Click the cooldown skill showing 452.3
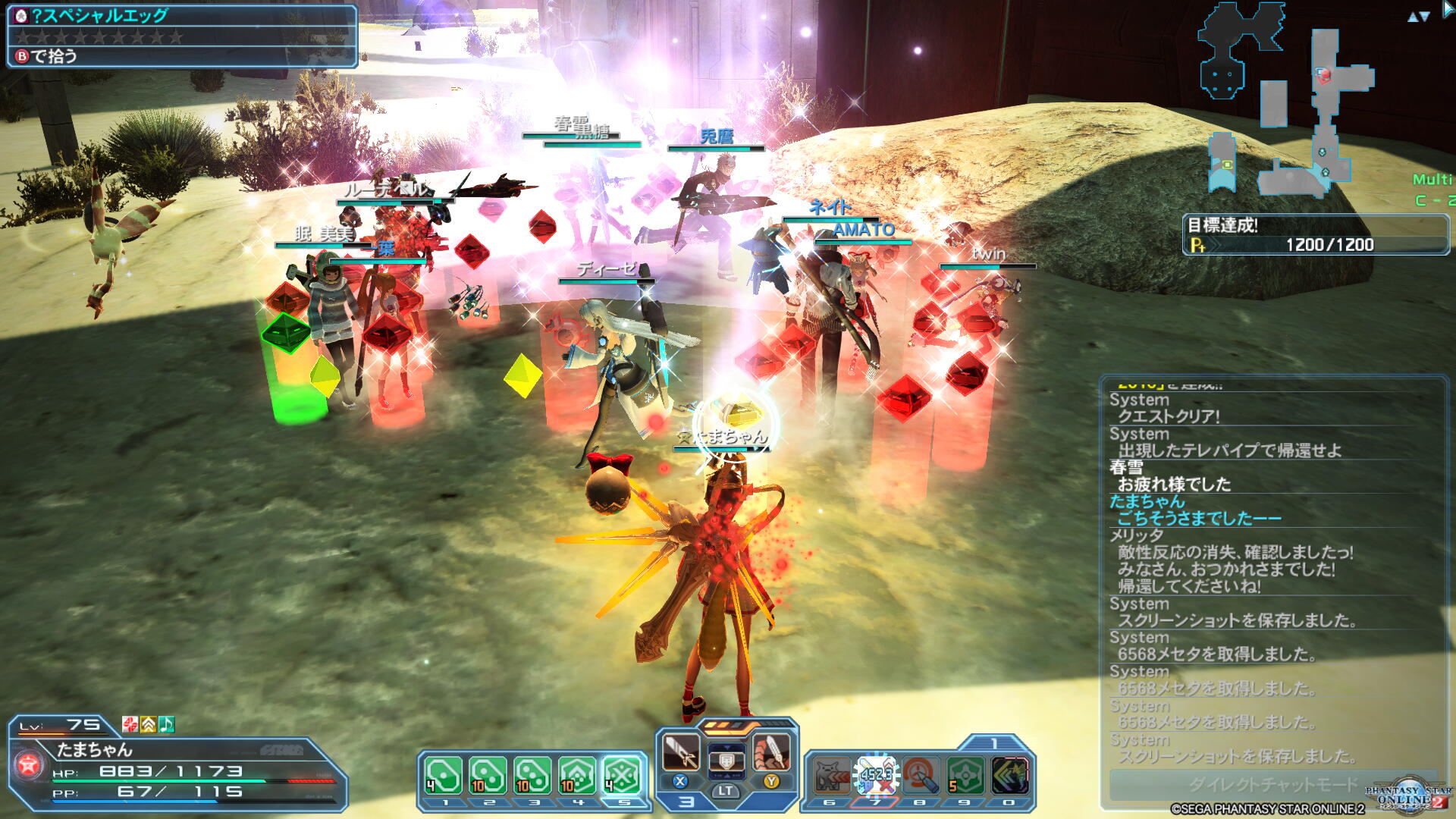This screenshot has width=1456, height=819. (x=876, y=776)
